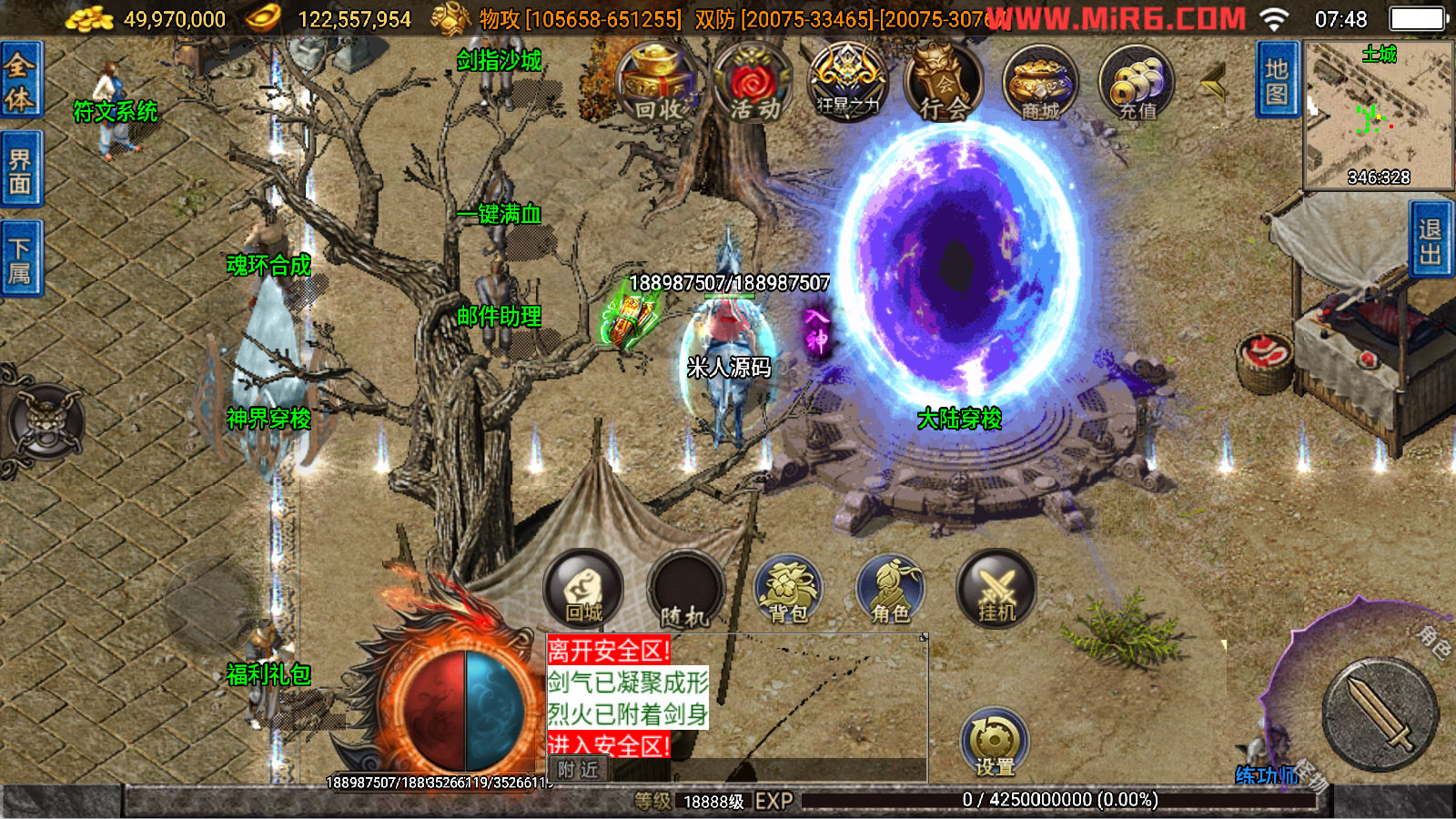
Task: Open the 设置 settings gear
Action: pyautogui.click(x=994, y=742)
